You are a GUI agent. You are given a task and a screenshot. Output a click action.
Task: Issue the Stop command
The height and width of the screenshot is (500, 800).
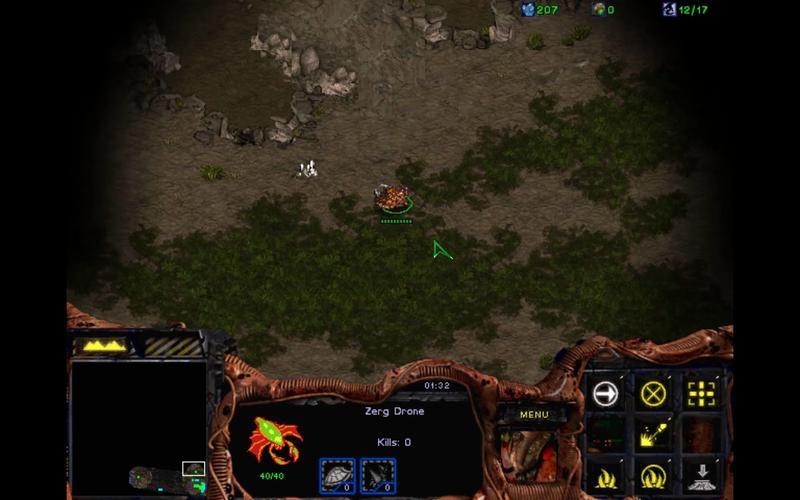pyautogui.click(x=654, y=392)
